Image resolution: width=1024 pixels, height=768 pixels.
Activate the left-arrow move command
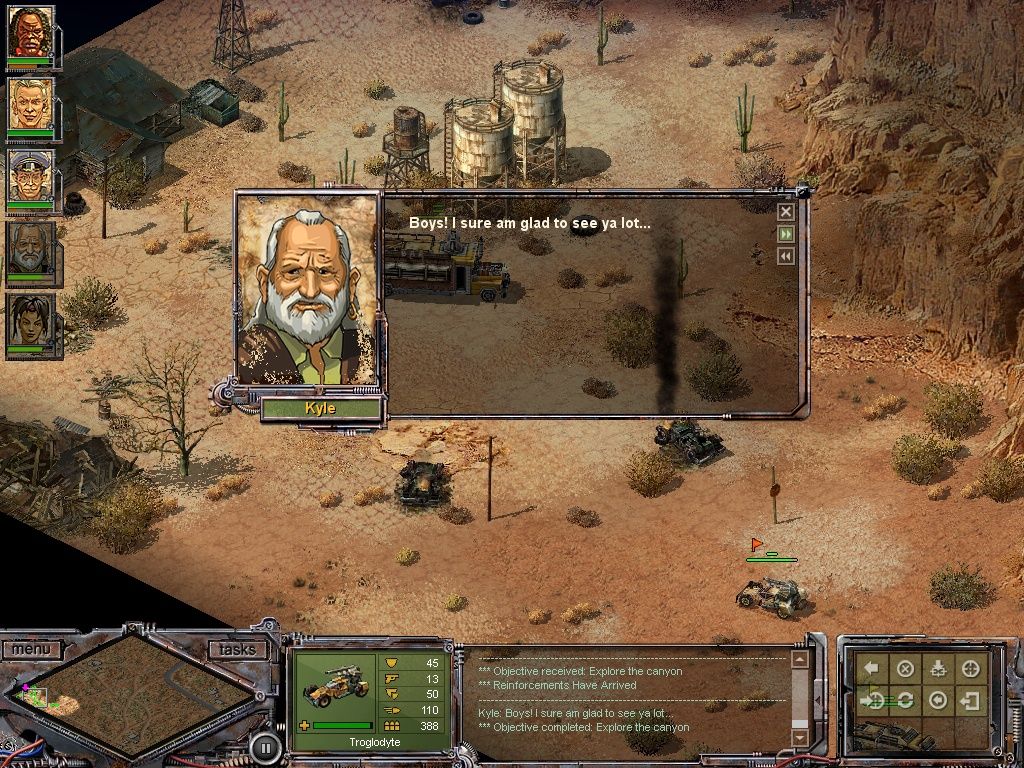tap(873, 669)
